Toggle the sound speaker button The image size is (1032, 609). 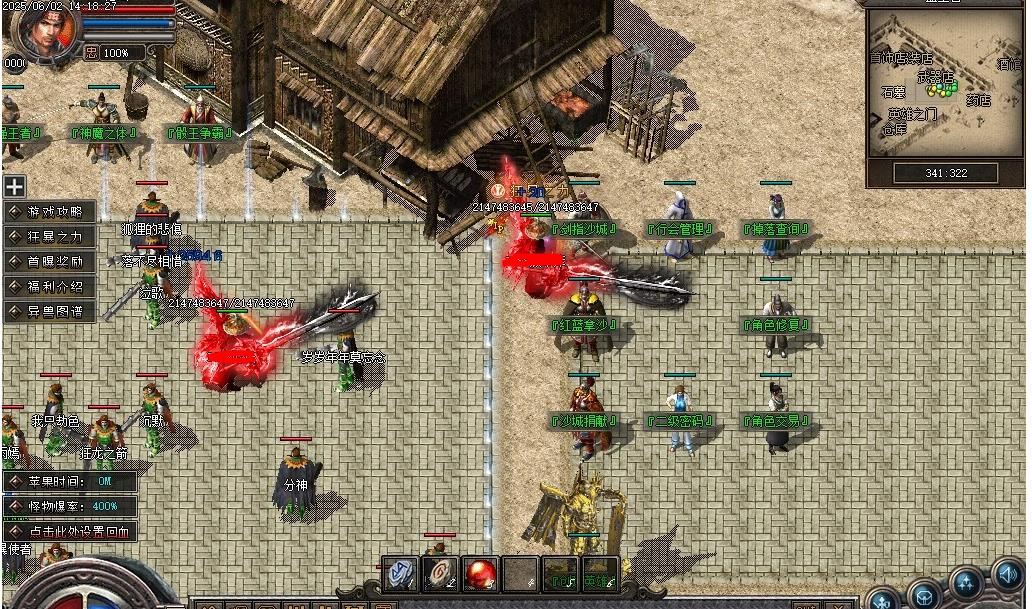(1009, 575)
